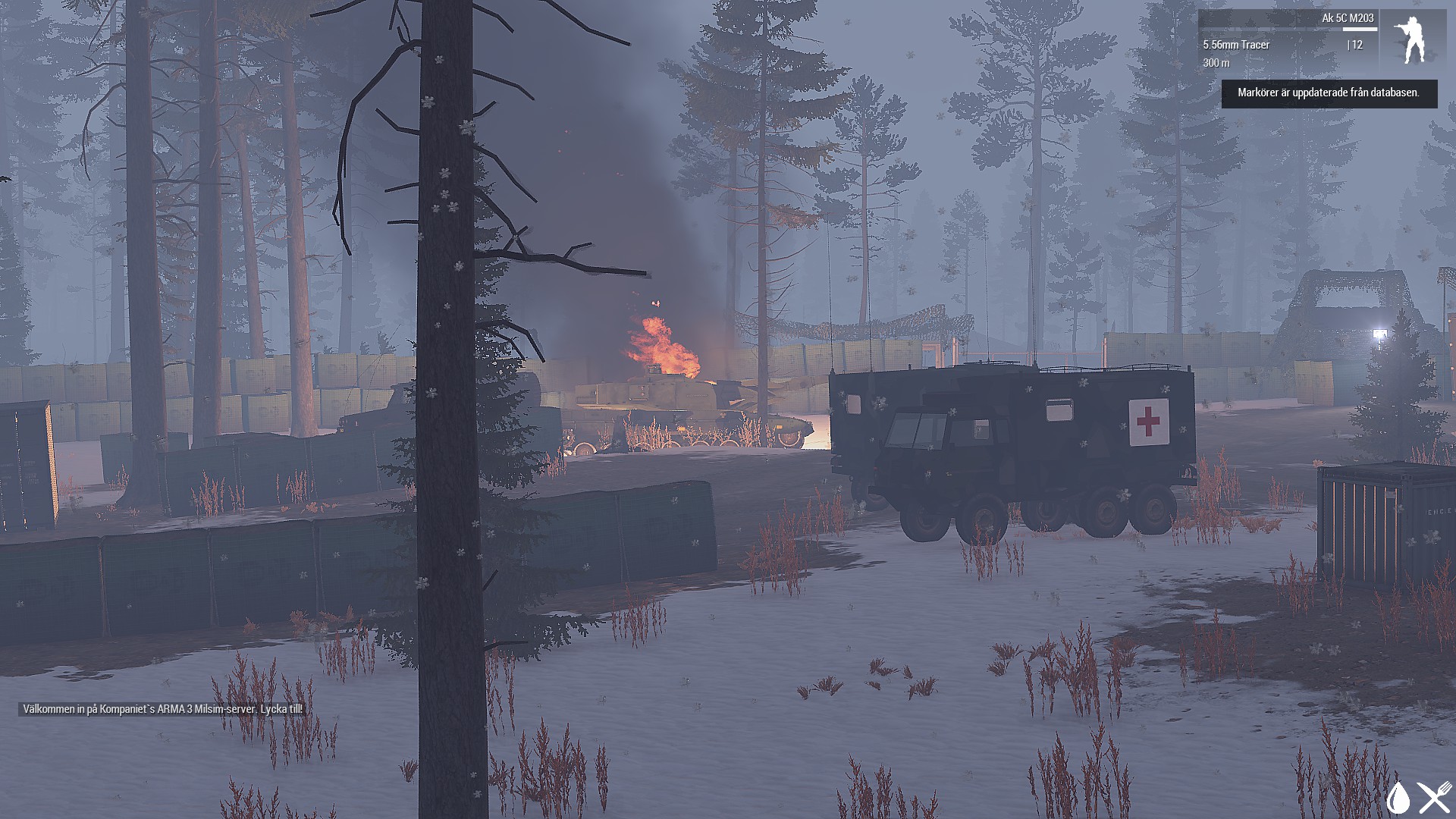Click the soldier stance indicator icon
The width and height of the screenshot is (1456, 819).
point(1413,41)
